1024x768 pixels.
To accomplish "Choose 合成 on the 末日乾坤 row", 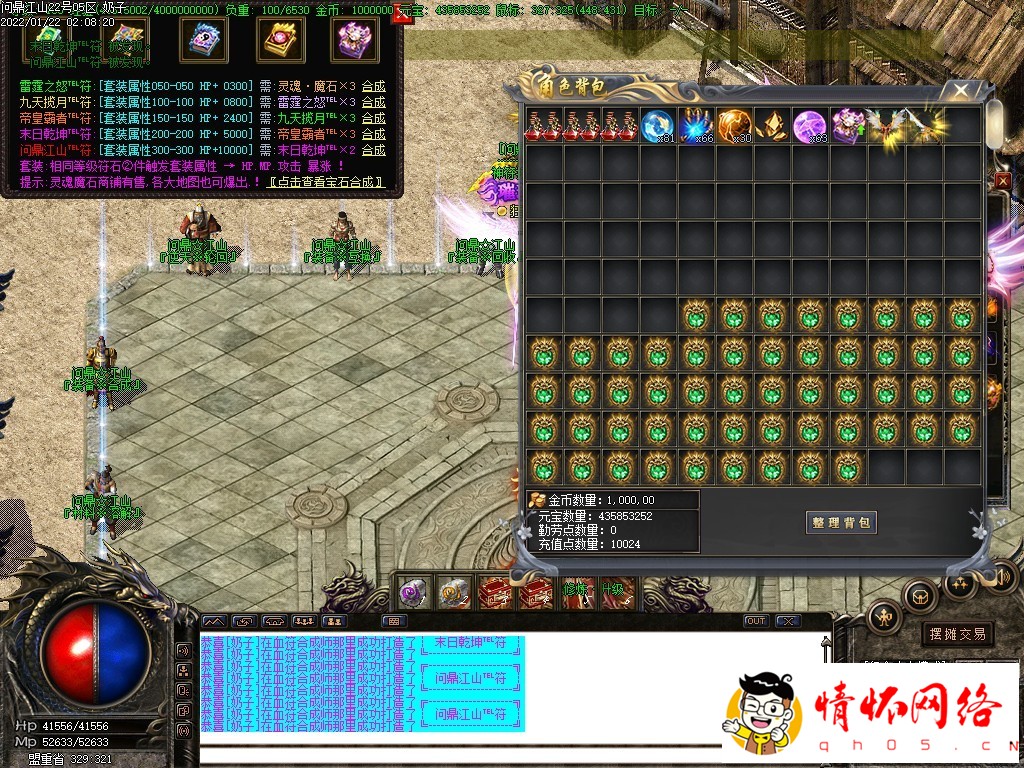I will pyautogui.click(x=373, y=134).
